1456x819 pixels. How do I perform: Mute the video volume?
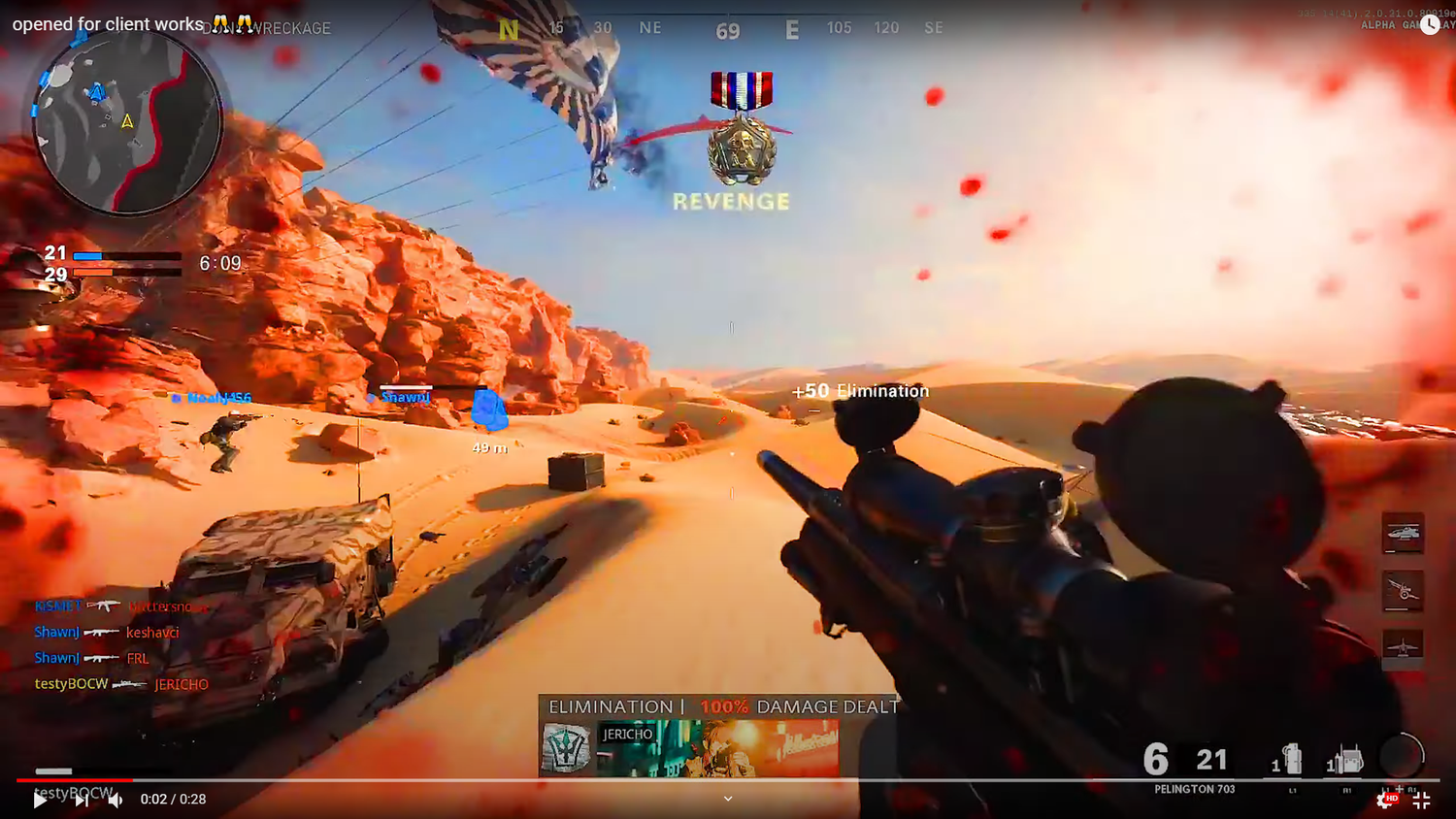116,801
